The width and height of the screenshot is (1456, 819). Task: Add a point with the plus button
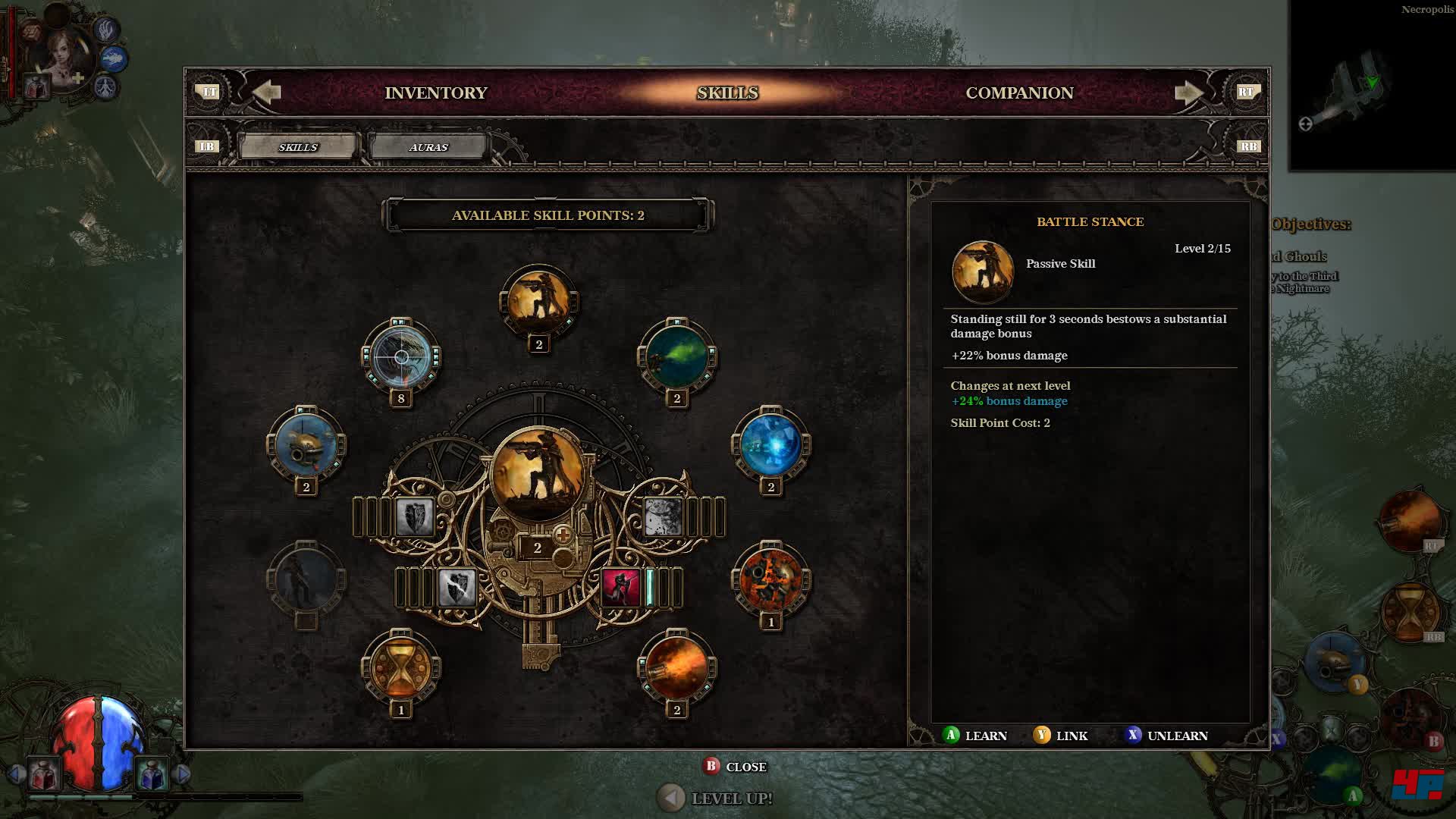point(563,535)
